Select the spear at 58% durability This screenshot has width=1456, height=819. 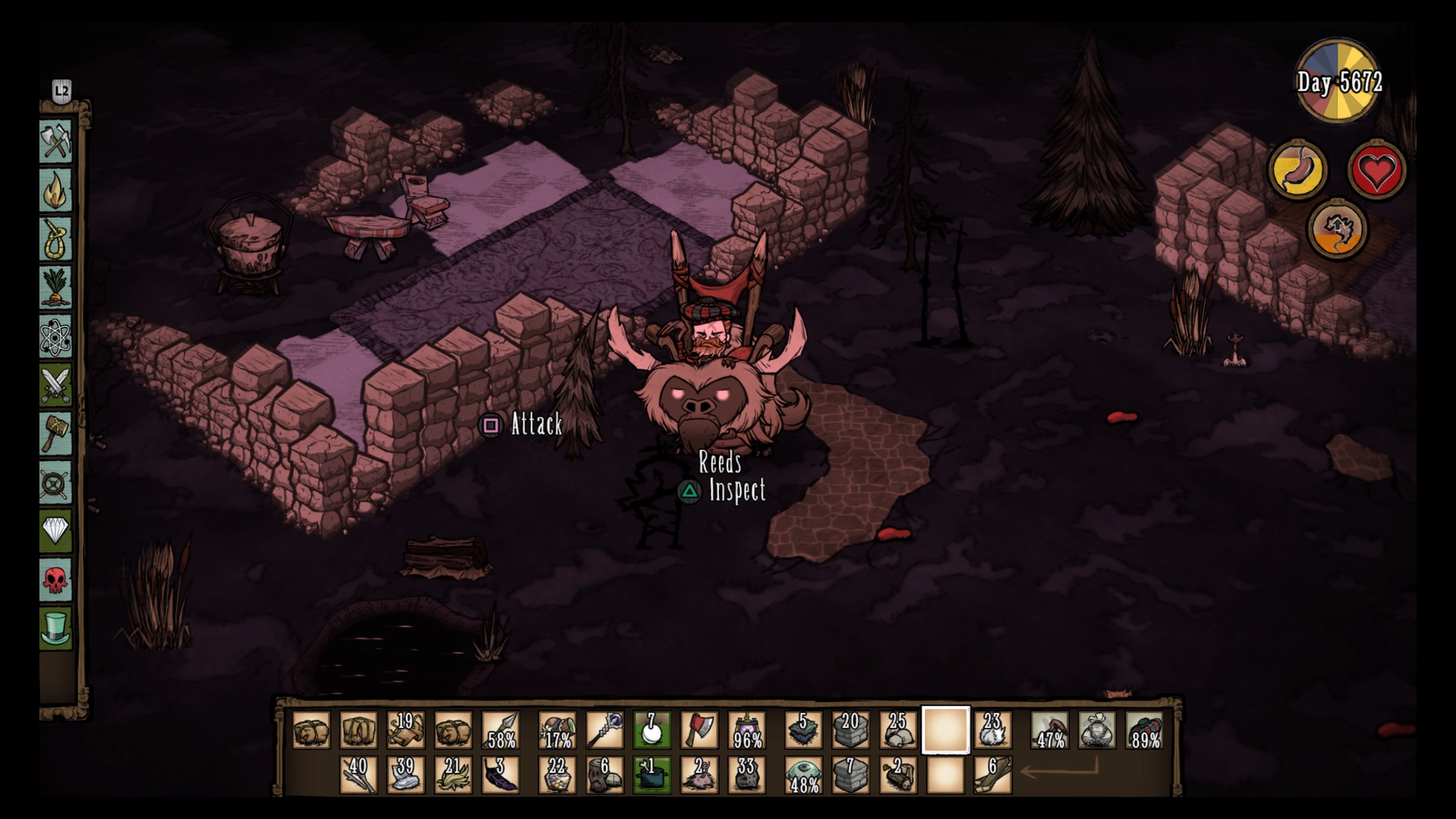click(501, 730)
